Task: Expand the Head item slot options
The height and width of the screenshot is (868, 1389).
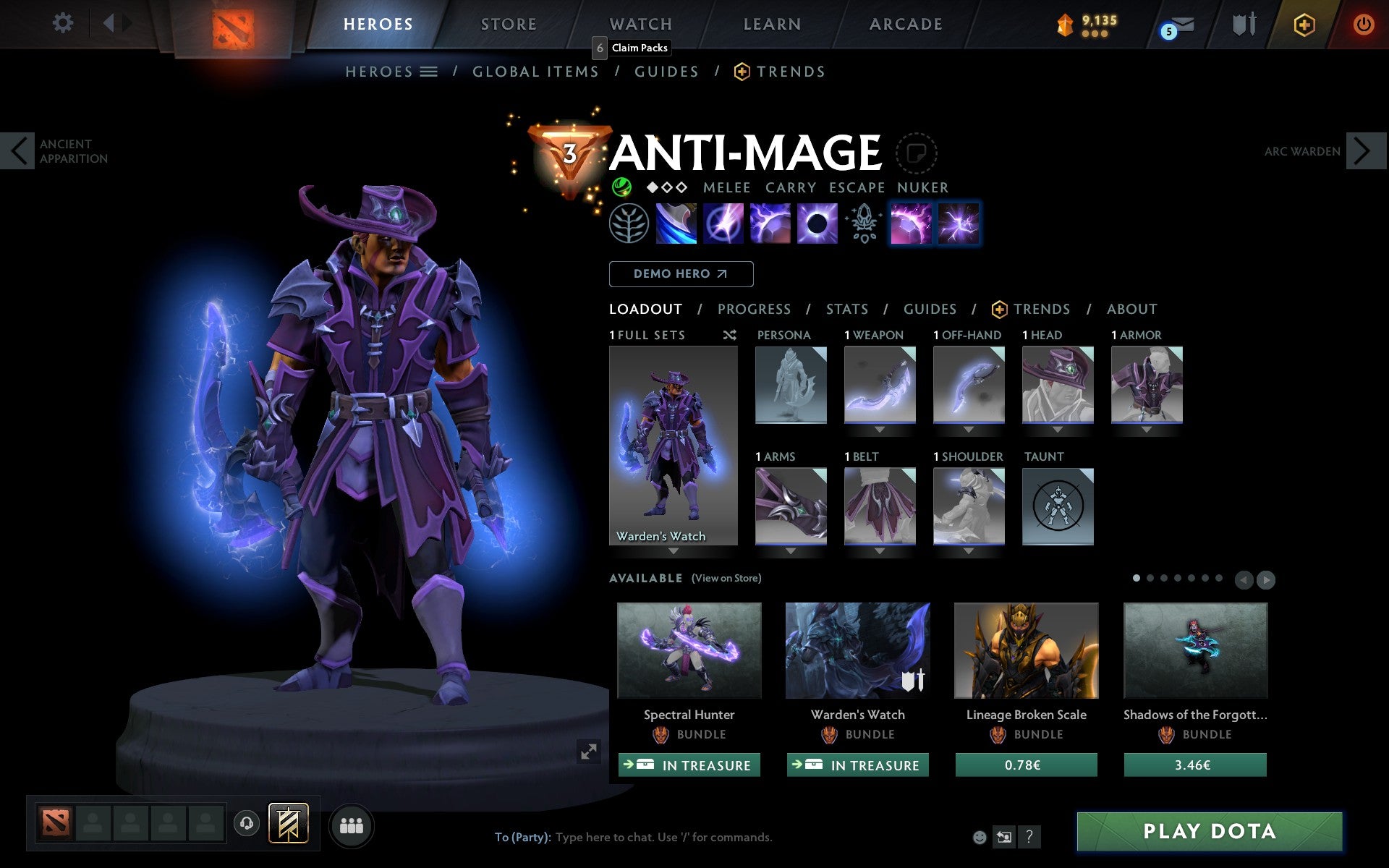Action: point(1058,430)
